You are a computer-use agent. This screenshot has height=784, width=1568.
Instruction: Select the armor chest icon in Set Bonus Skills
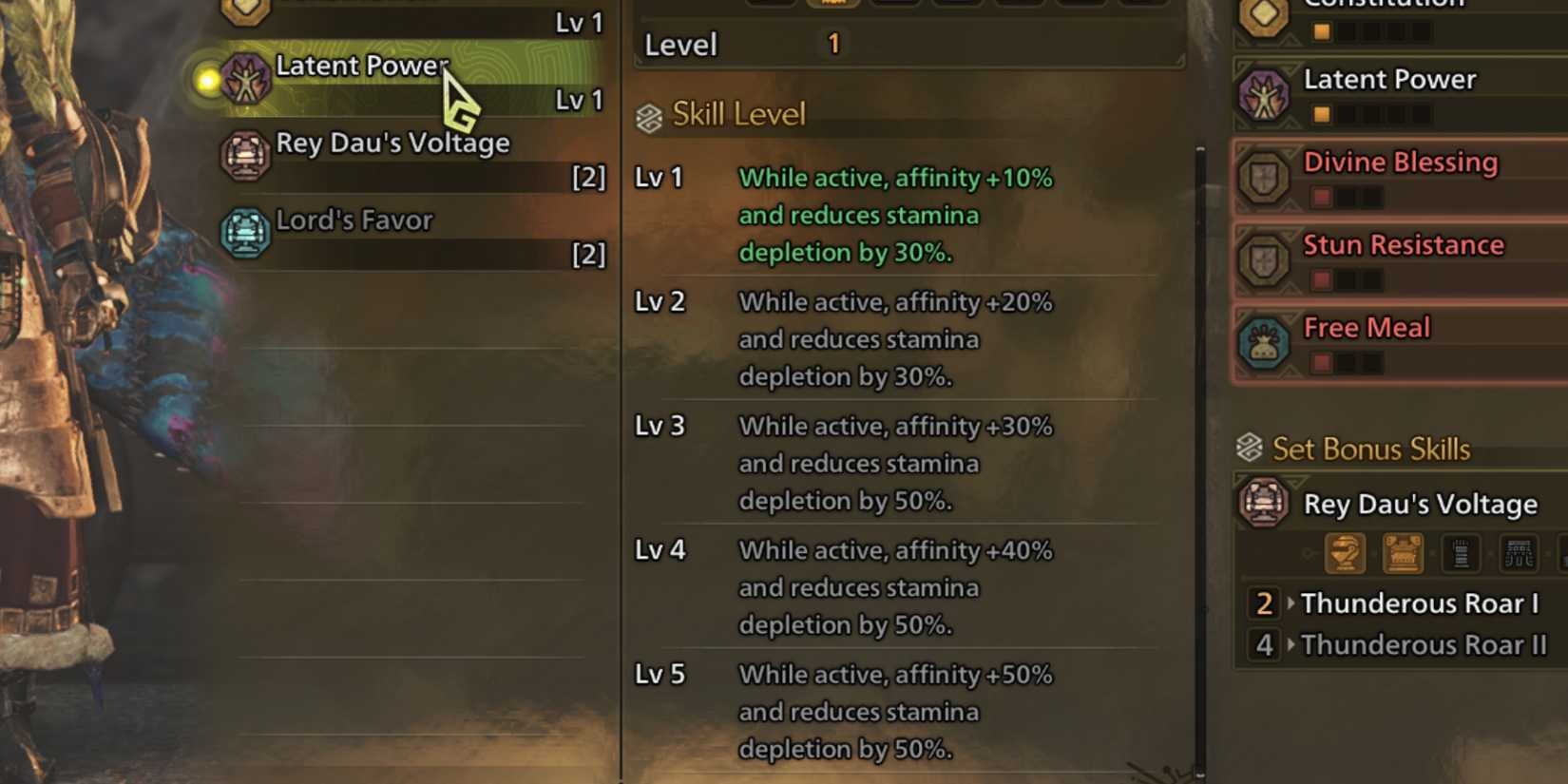(x=1403, y=553)
